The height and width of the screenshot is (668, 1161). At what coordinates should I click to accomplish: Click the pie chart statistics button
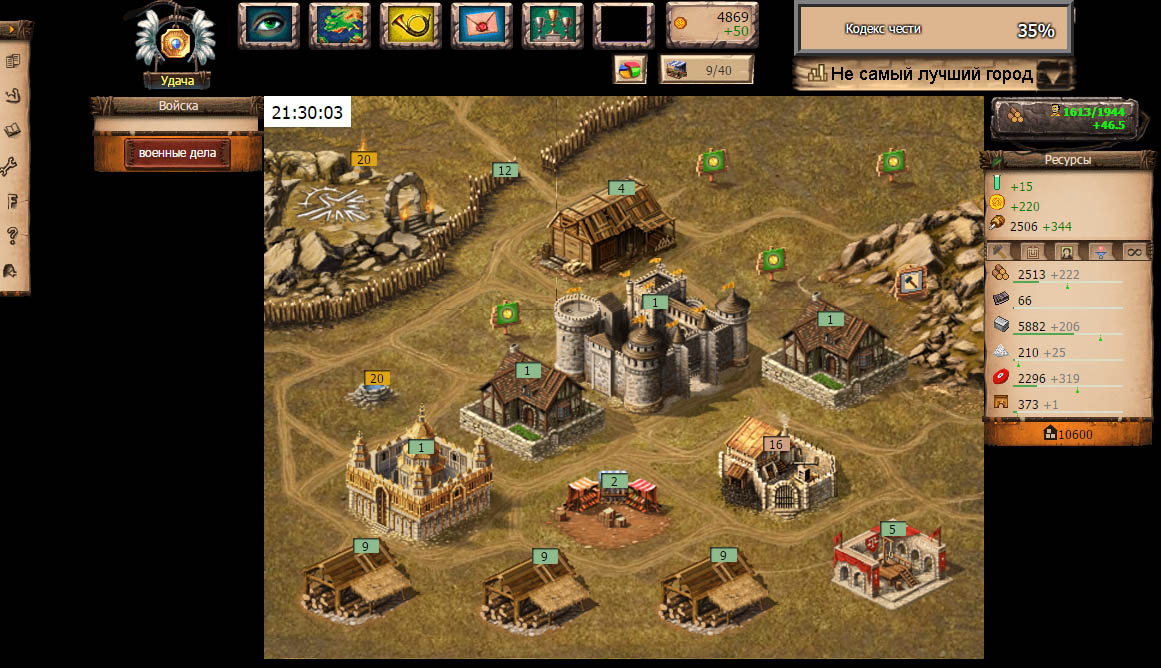click(x=629, y=70)
